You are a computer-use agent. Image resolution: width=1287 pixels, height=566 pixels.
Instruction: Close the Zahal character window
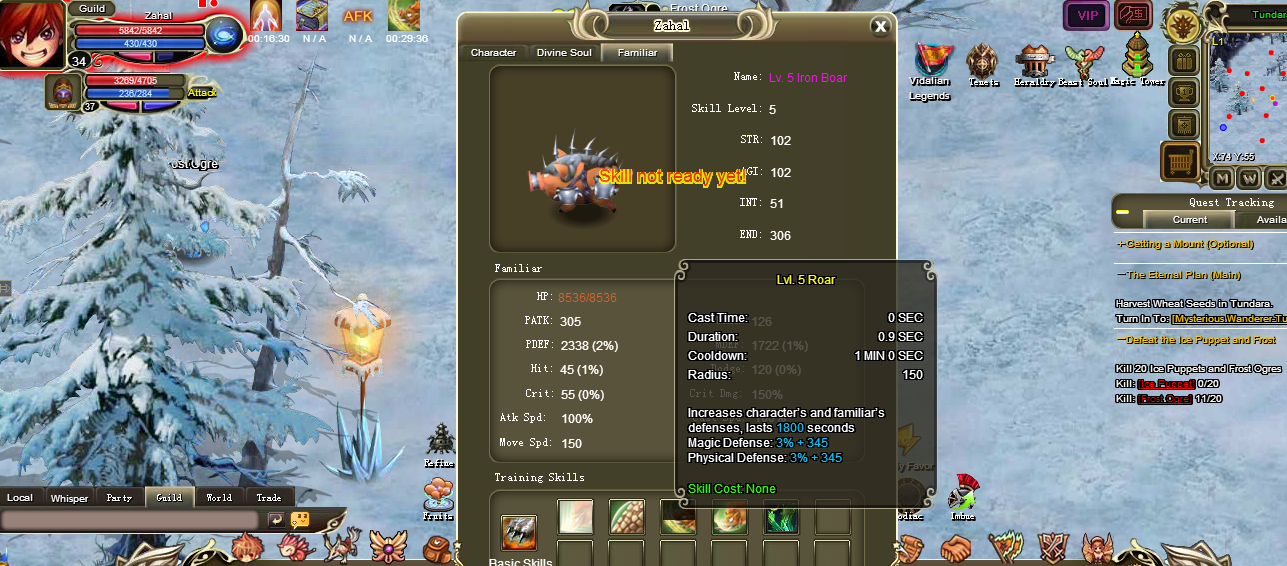[880, 27]
